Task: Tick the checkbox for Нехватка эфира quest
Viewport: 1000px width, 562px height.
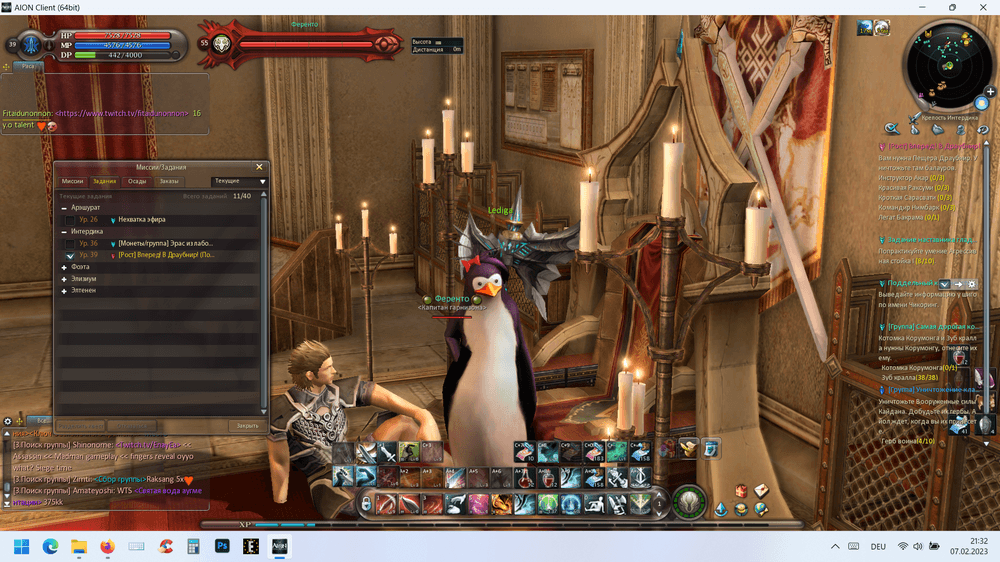Action: point(70,220)
